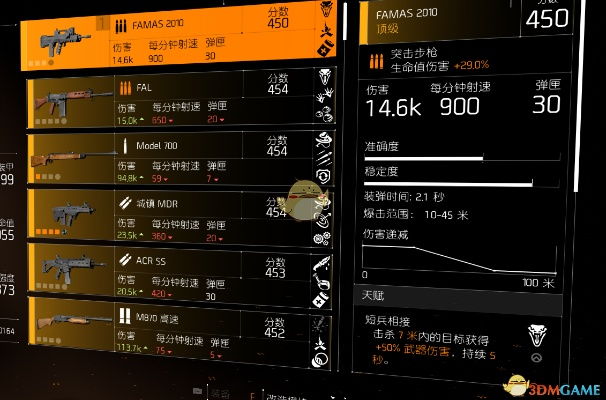The height and width of the screenshot is (400, 606).
Task: Select the M870 shotgun row
Action: (180, 330)
